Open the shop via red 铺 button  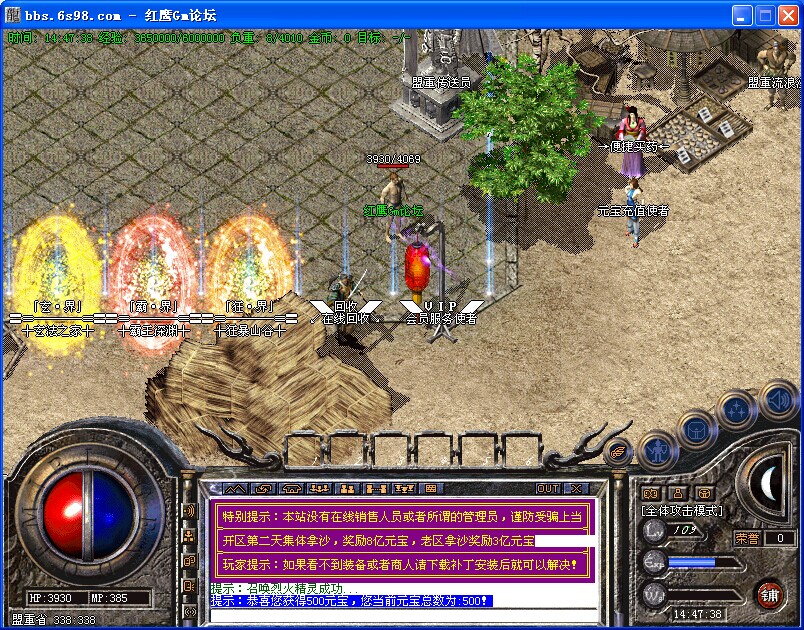768,594
